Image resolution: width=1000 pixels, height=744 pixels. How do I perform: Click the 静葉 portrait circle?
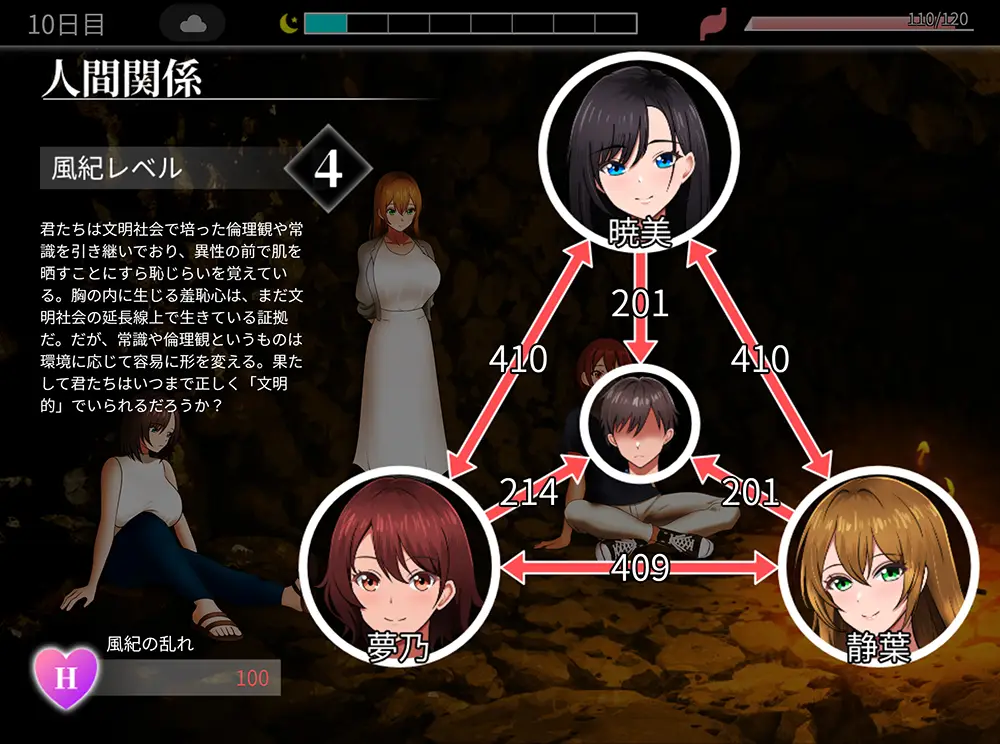(x=877, y=570)
